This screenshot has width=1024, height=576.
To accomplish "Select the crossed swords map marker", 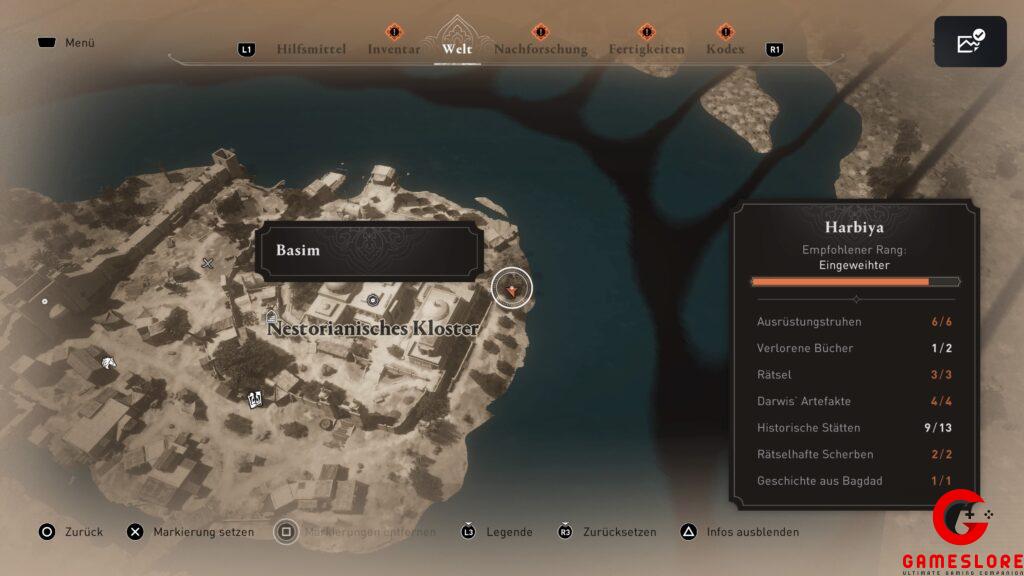I will pyautogui.click(x=208, y=263).
